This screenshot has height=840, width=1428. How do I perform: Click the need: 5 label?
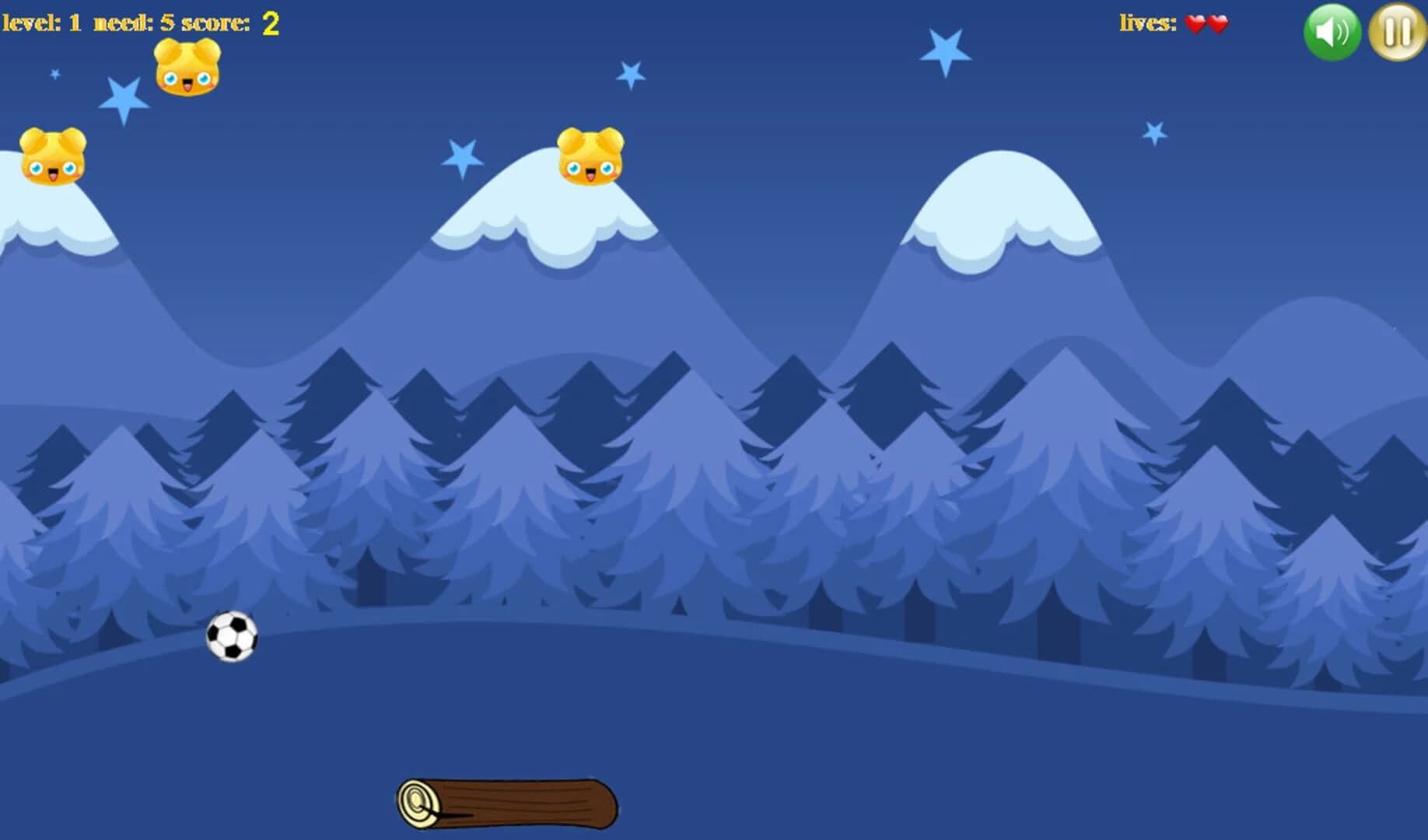coord(136,22)
